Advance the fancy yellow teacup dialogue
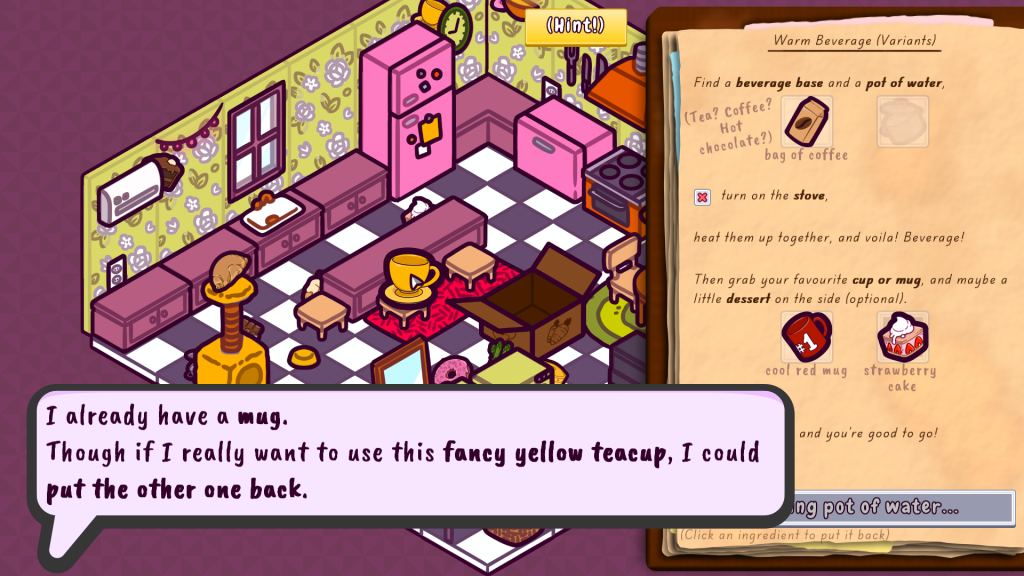The image size is (1024, 576). [x=410, y=455]
